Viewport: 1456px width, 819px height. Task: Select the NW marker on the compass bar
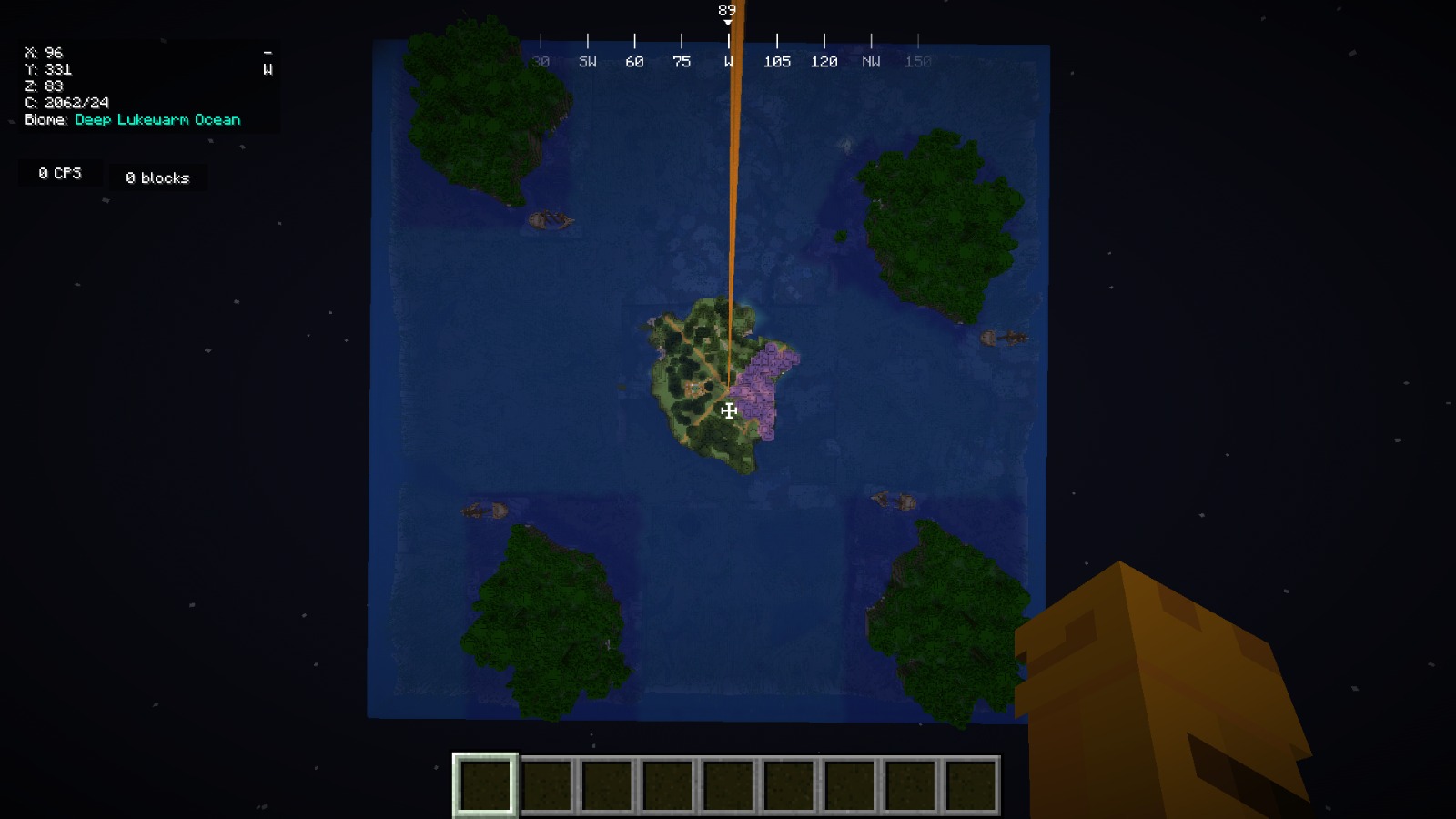click(871, 61)
